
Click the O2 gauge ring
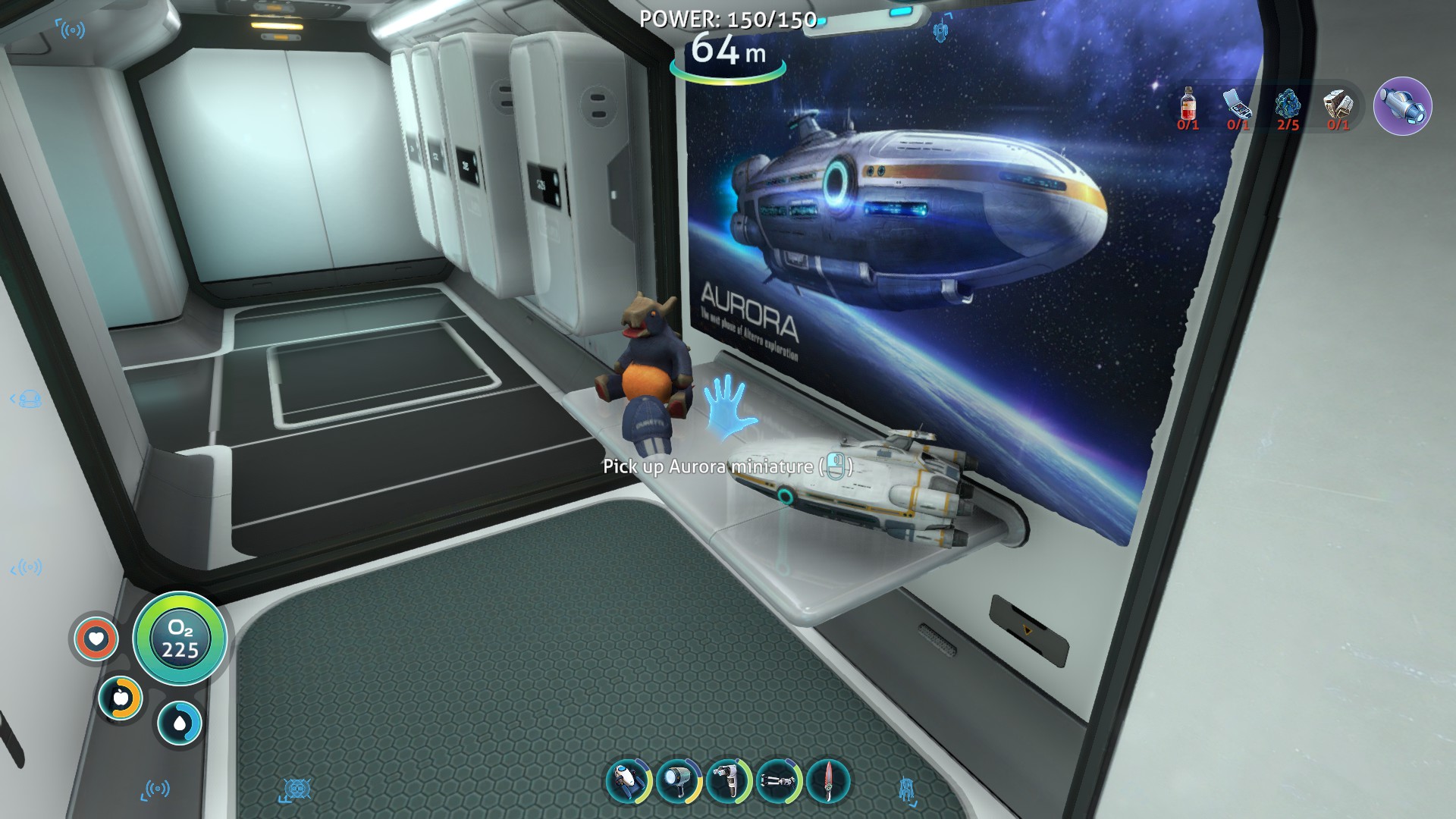point(180,639)
